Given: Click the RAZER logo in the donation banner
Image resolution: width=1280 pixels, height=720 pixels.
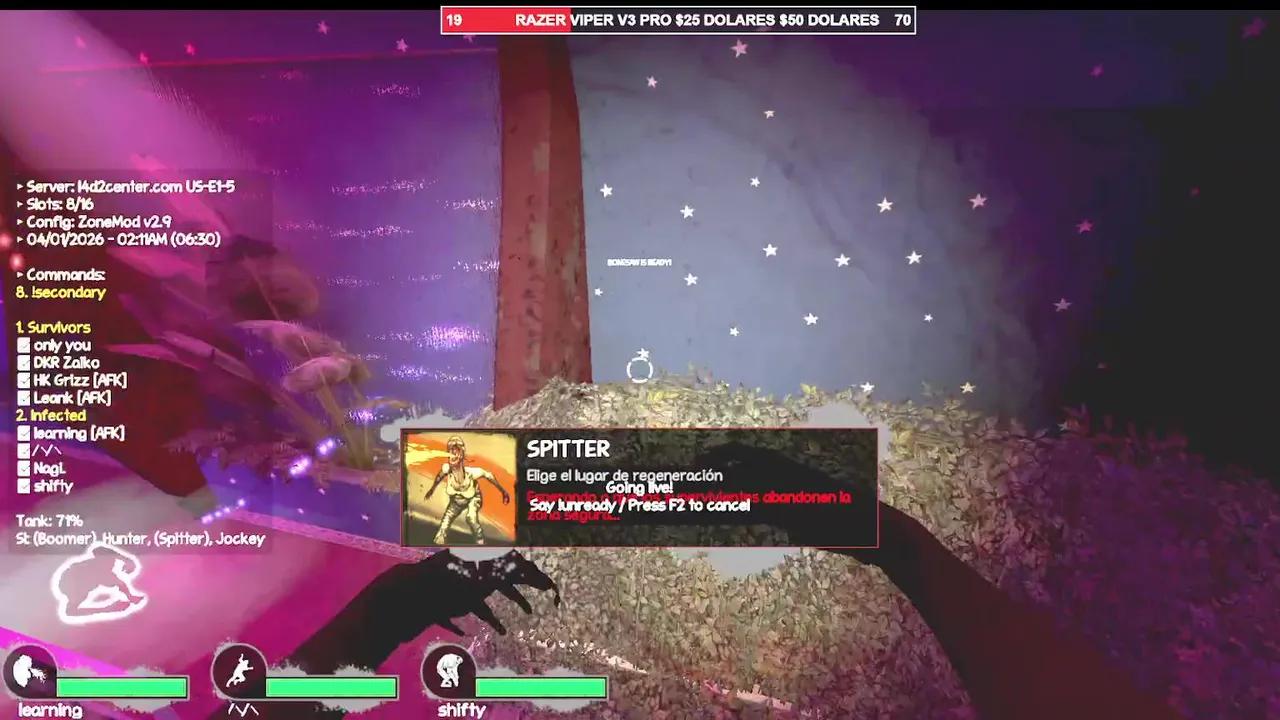Looking at the screenshot, I should (540, 19).
